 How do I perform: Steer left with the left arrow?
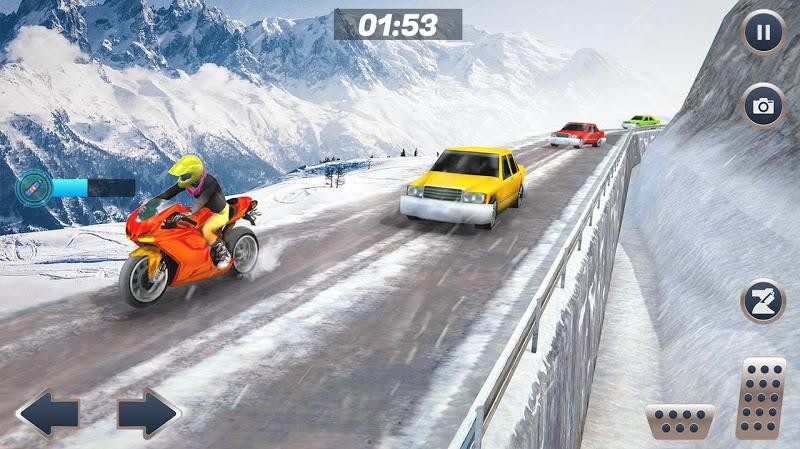(48, 413)
